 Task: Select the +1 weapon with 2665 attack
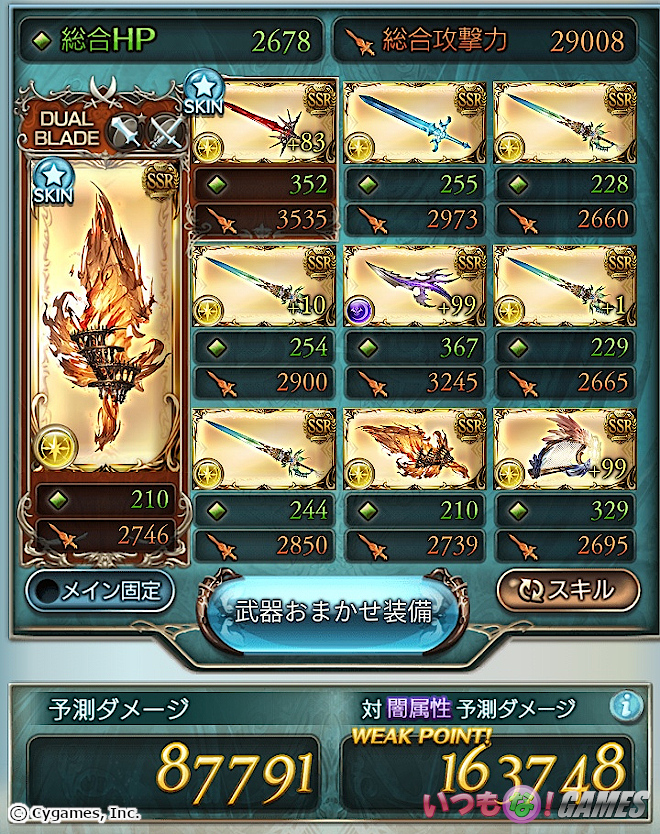point(565,286)
